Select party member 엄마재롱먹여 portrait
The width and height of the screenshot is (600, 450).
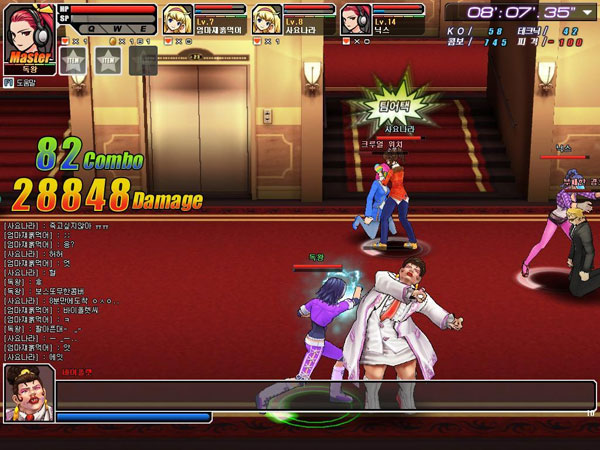[176, 20]
